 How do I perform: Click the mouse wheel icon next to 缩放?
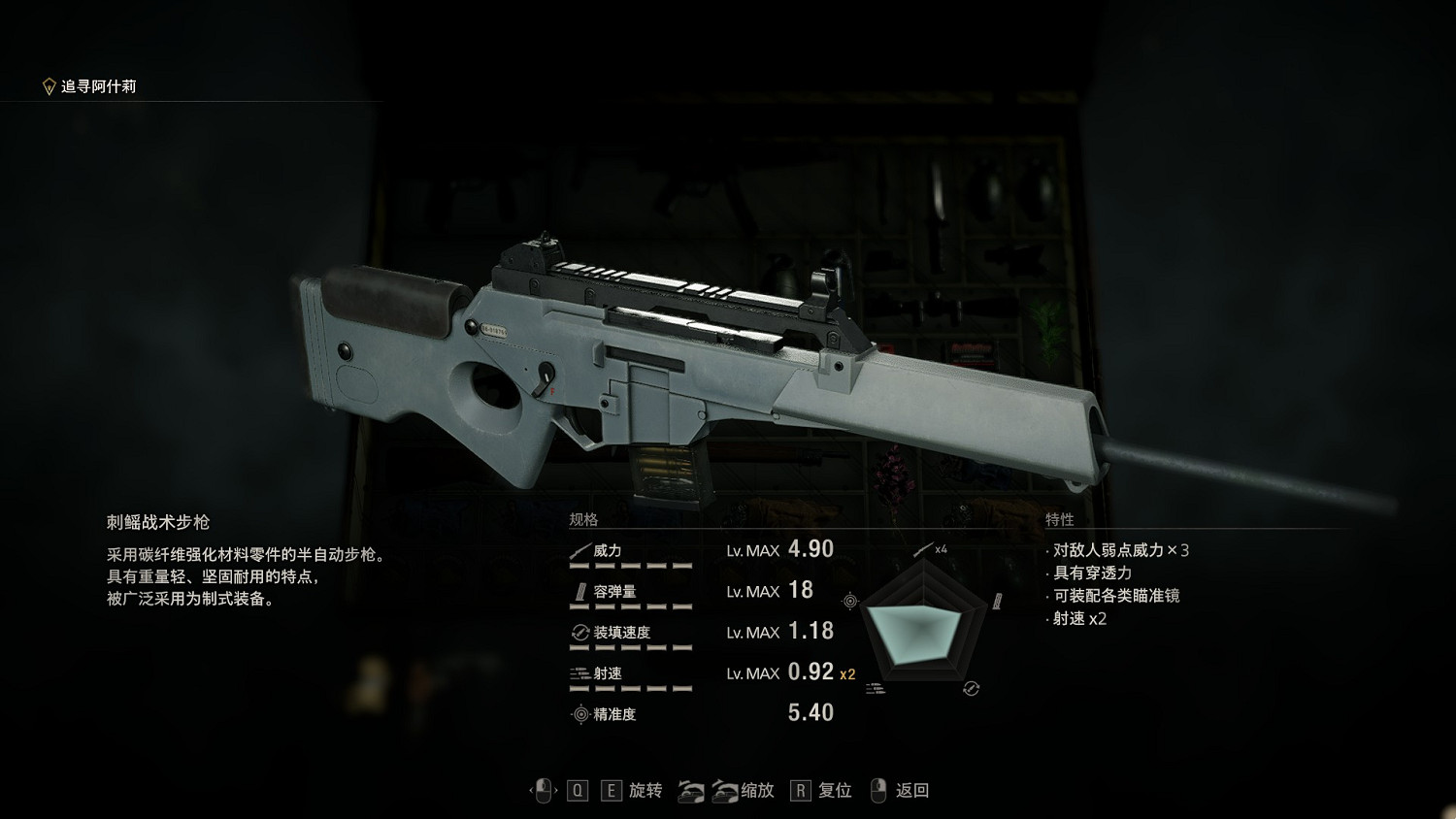pyautogui.click(x=709, y=792)
